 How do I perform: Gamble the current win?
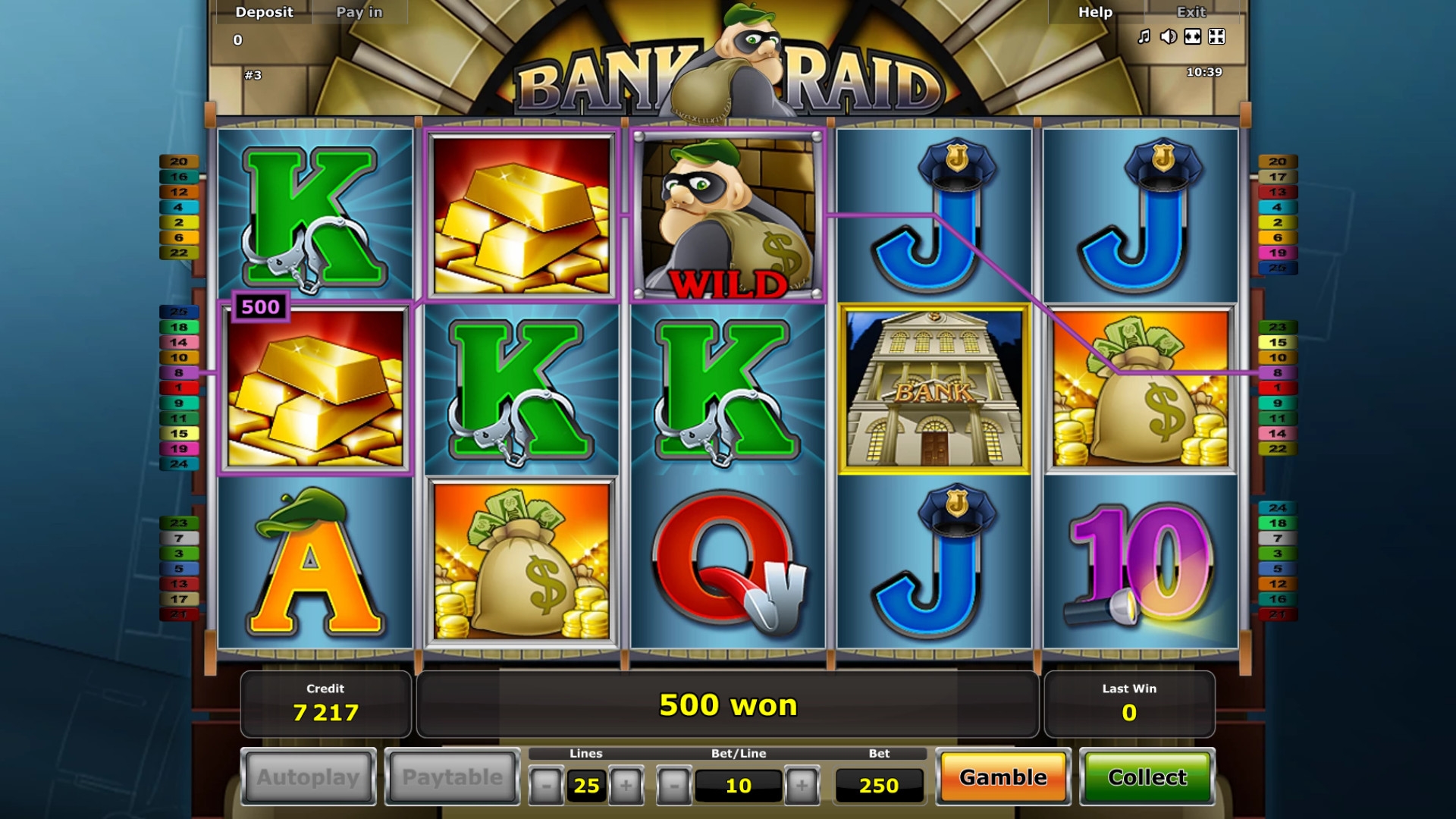(x=1003, y=777)
